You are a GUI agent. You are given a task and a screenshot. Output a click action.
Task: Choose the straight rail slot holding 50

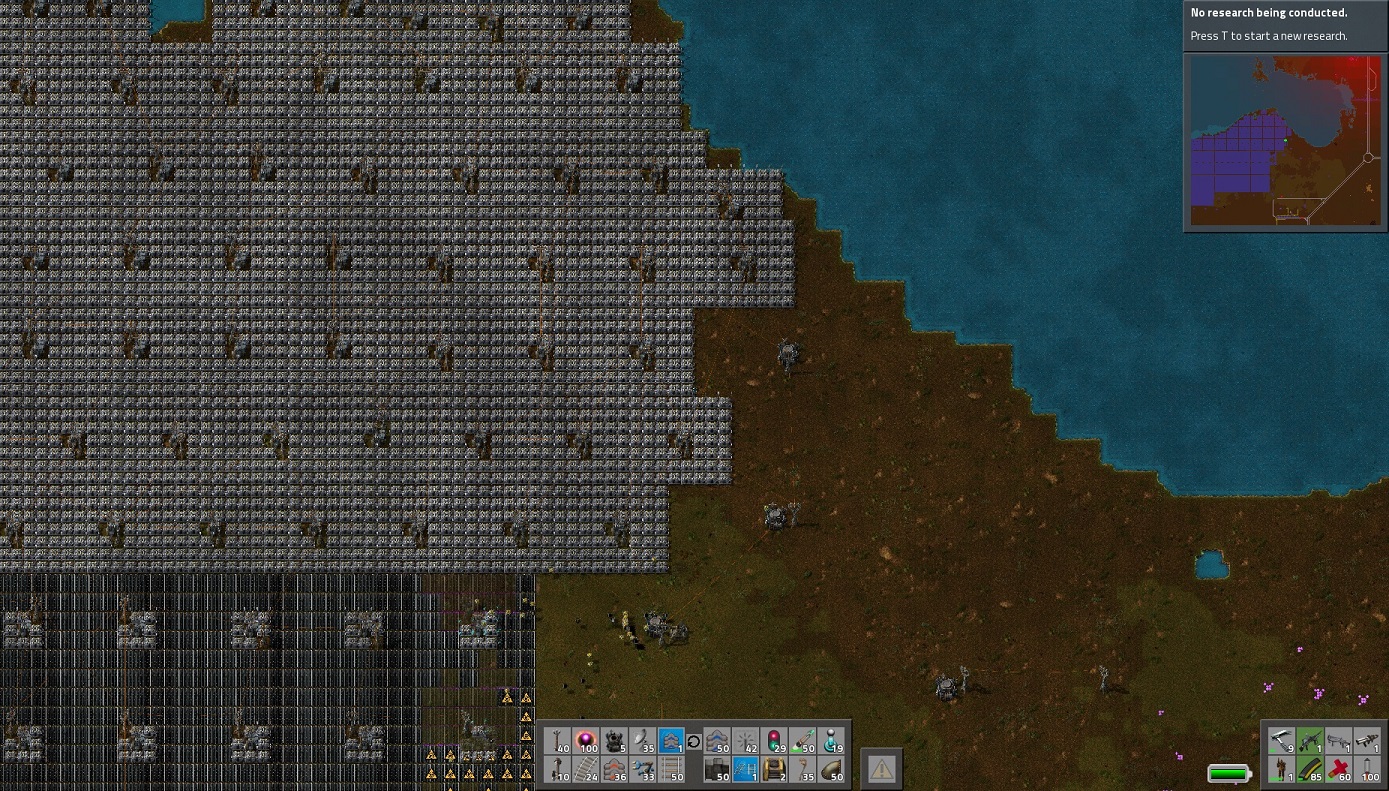click(673, 769)
